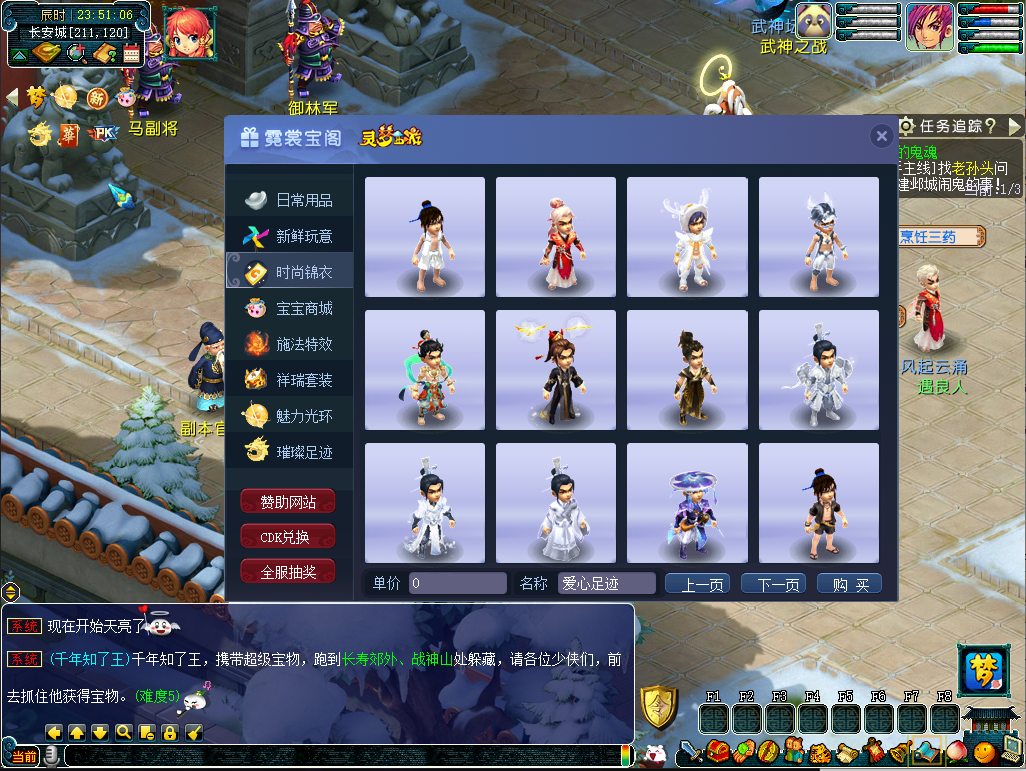The width and height of the screenshot is (1026, 771).
Task: Go to next page with 下一页
Action: point(773,584)
